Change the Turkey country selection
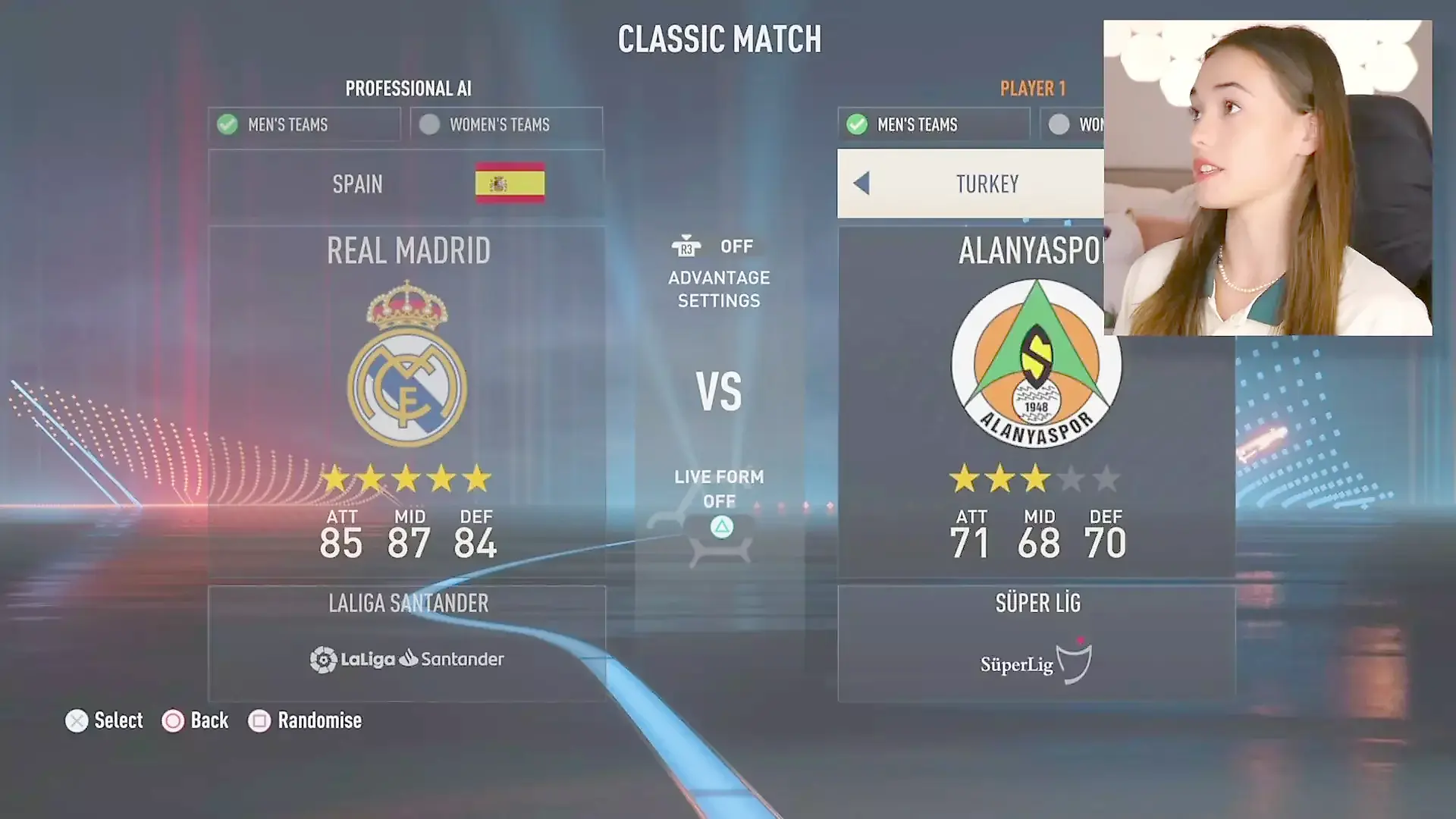This screenshot has height=819, width=1456. pos(987,184)
